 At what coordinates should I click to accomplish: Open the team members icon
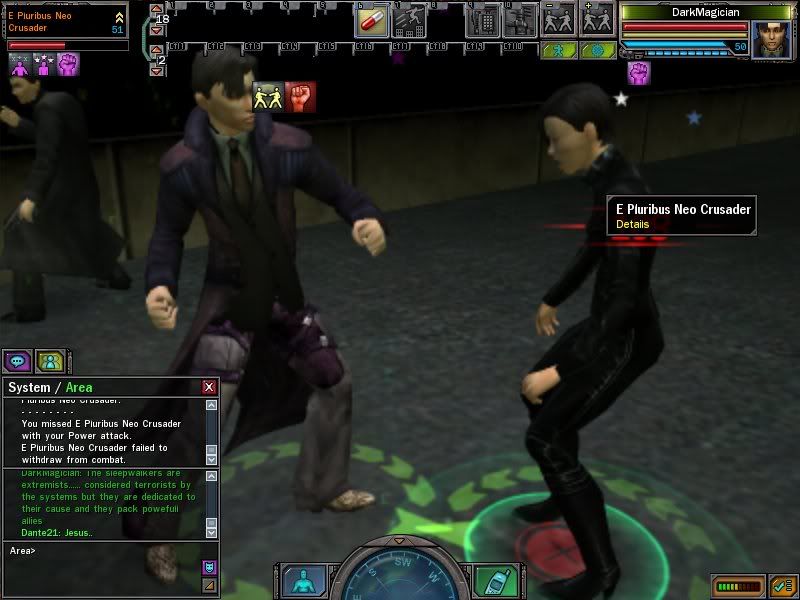pos(49,361)
